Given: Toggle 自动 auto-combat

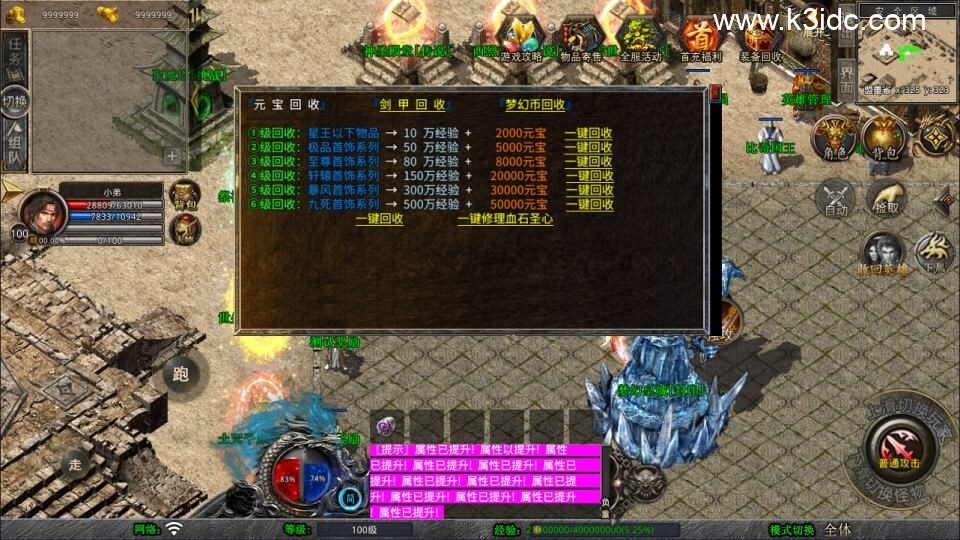Looking at the screenshot, I should click(836, 197).
